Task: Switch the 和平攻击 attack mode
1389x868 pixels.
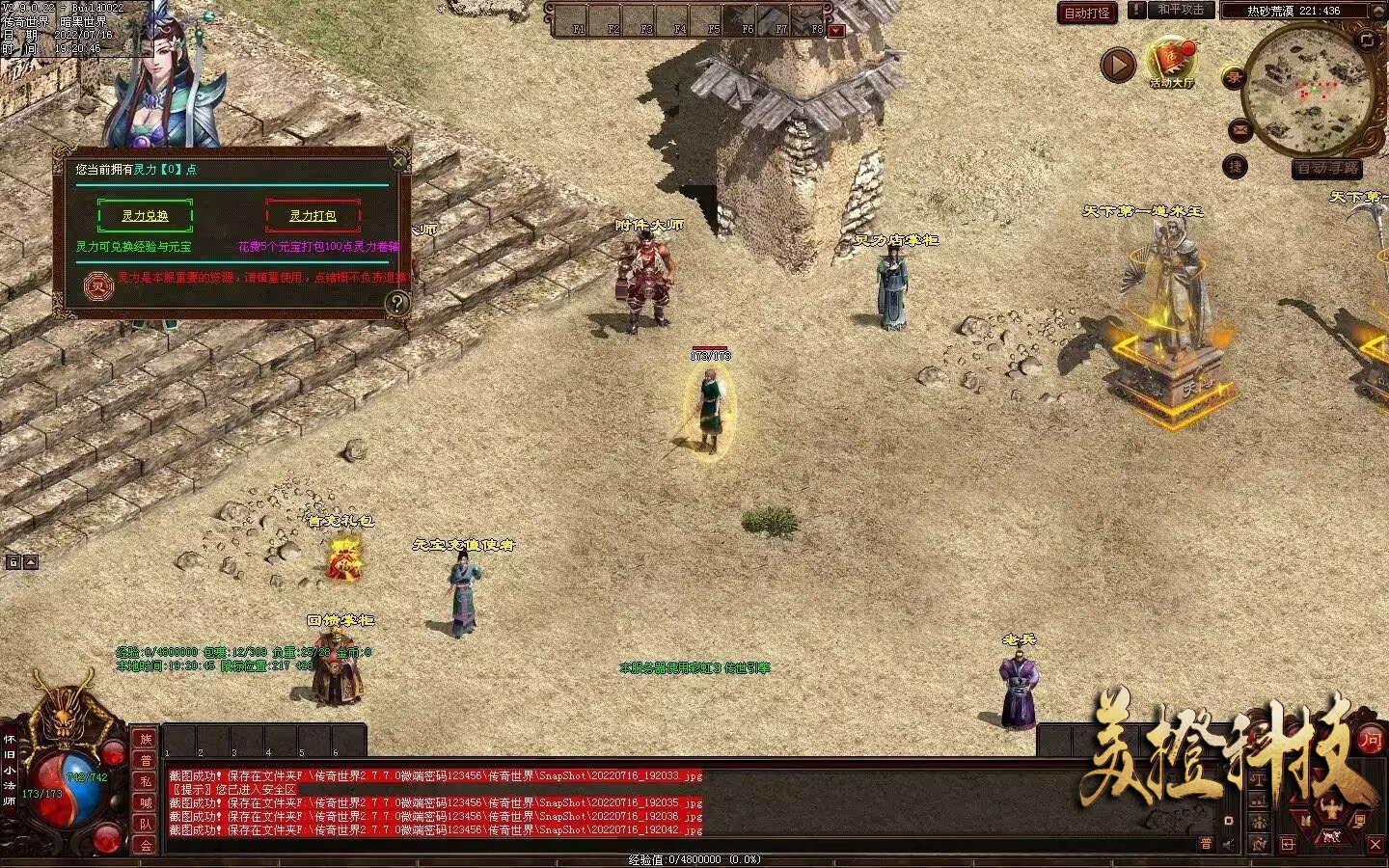Action: tap(1180, 10)
